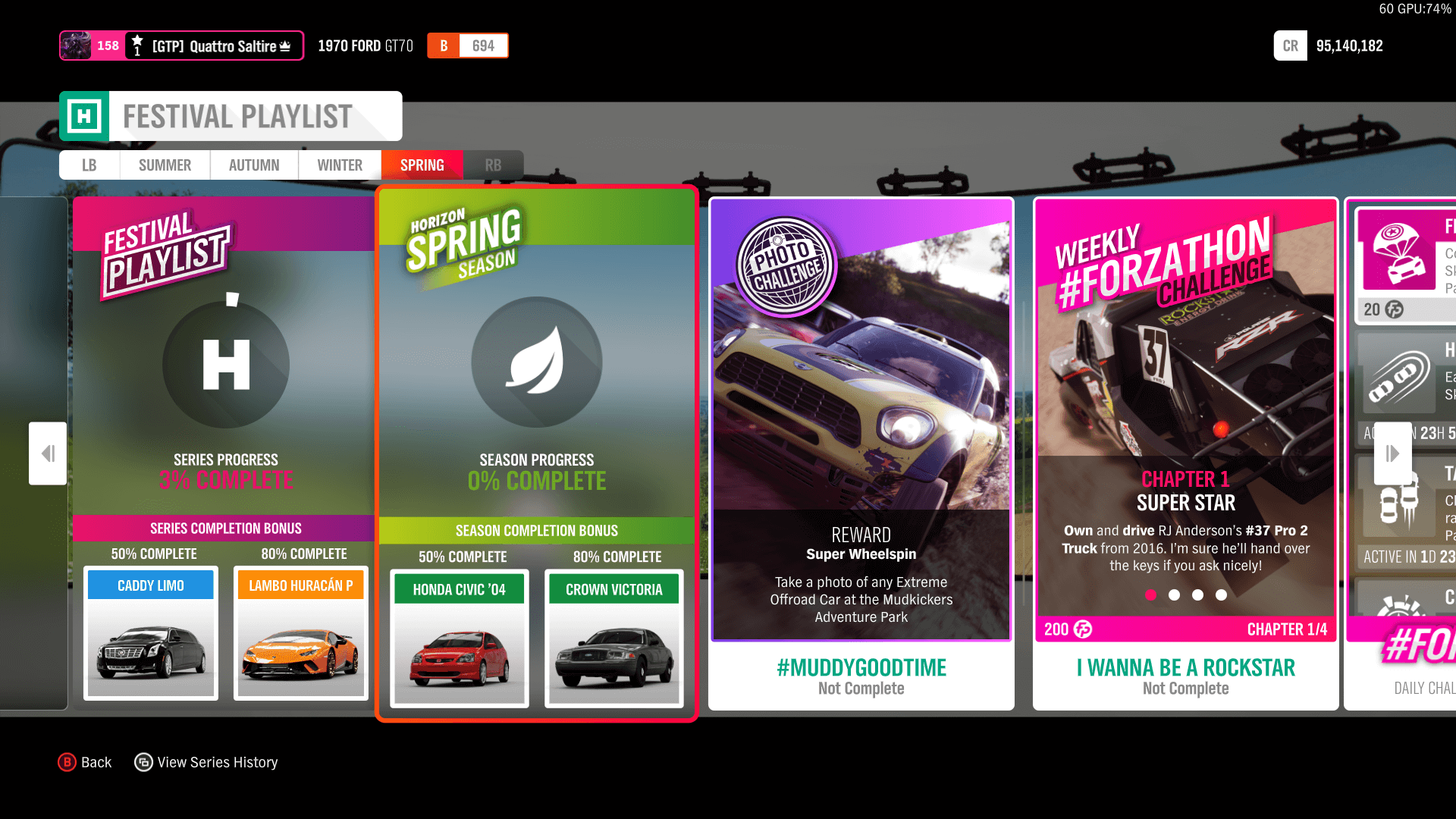Screen dimensions: 1456x819
Task: Open the #MUDDYGOODTIME photo challenge card
Action: click(861, 667)
